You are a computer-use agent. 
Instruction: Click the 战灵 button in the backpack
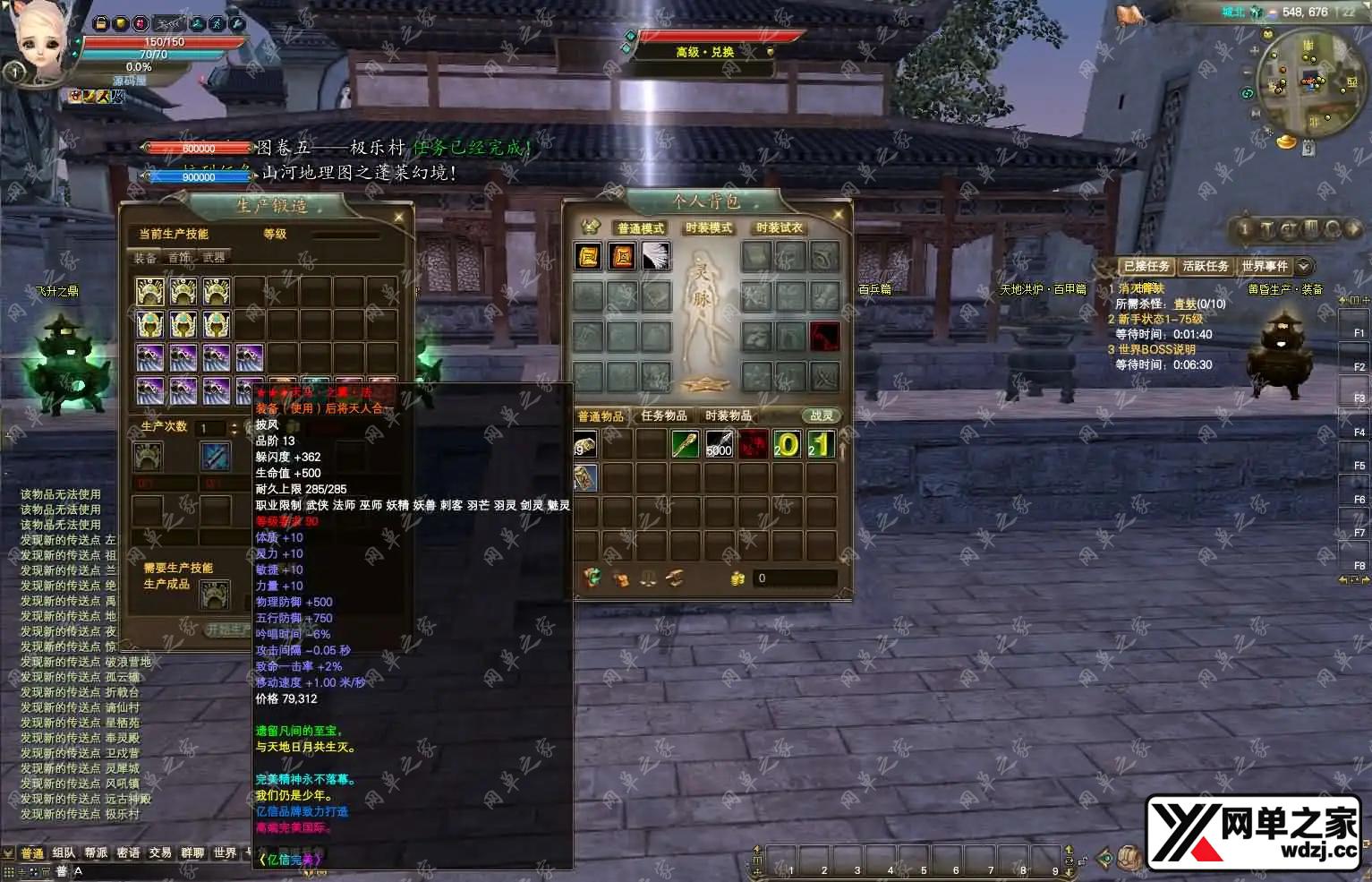[822, 416]
